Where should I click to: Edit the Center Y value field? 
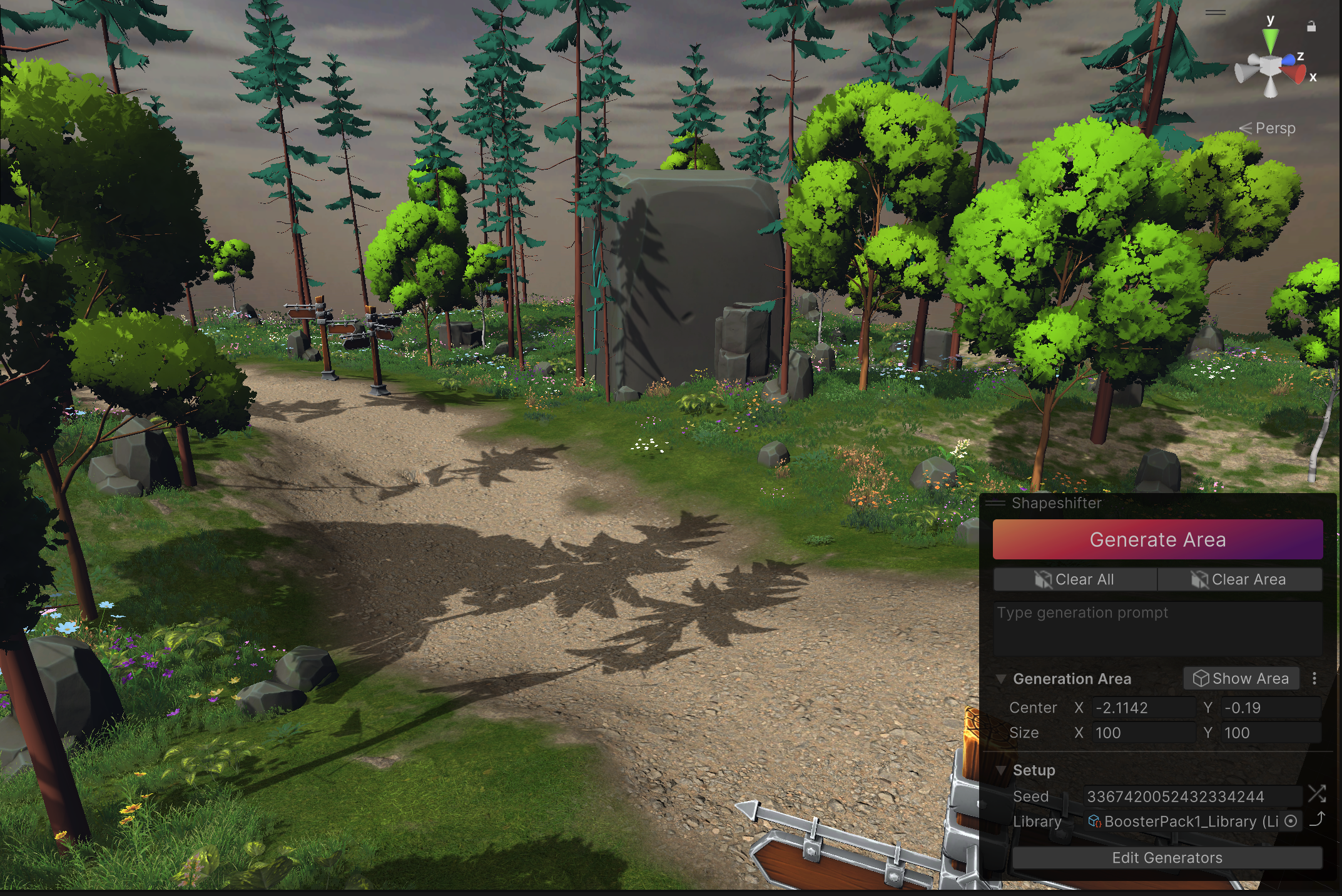pyautogui.click(x=1271, y=708)
